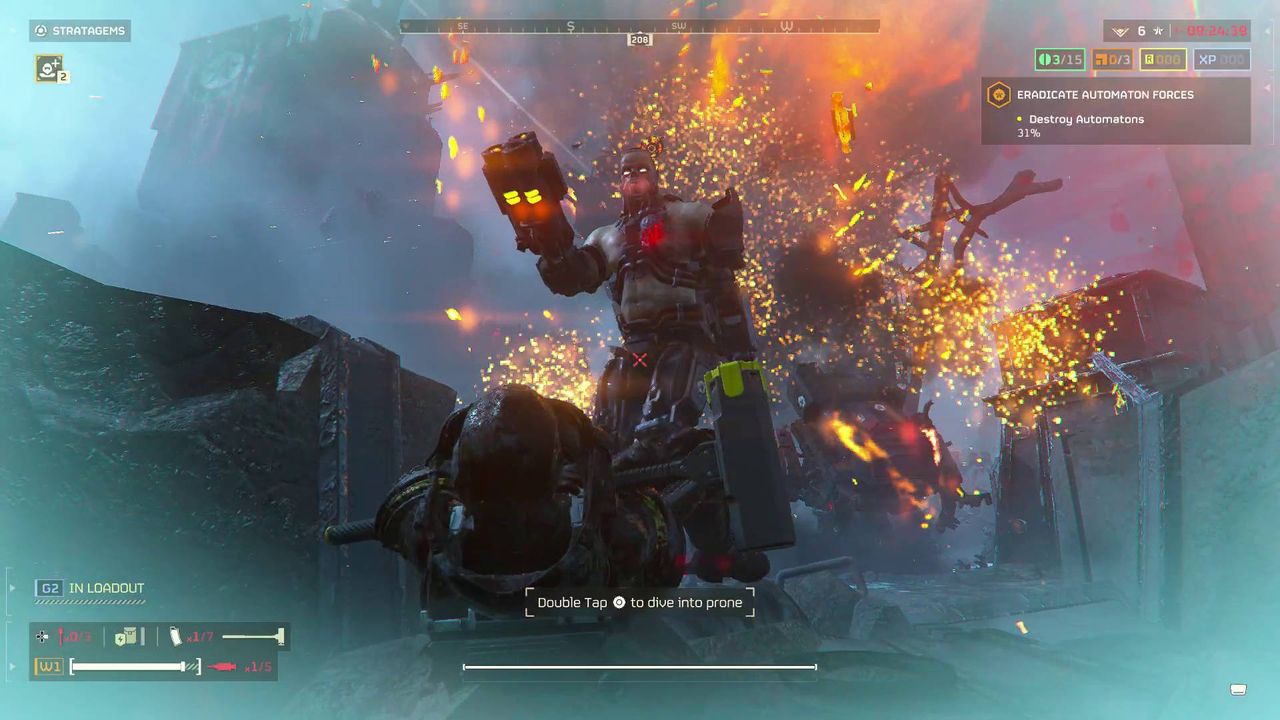Viewport: 1280px width, 720px height.
Task: Click the 208 heading marker on the compass
Action: [639, 38]
